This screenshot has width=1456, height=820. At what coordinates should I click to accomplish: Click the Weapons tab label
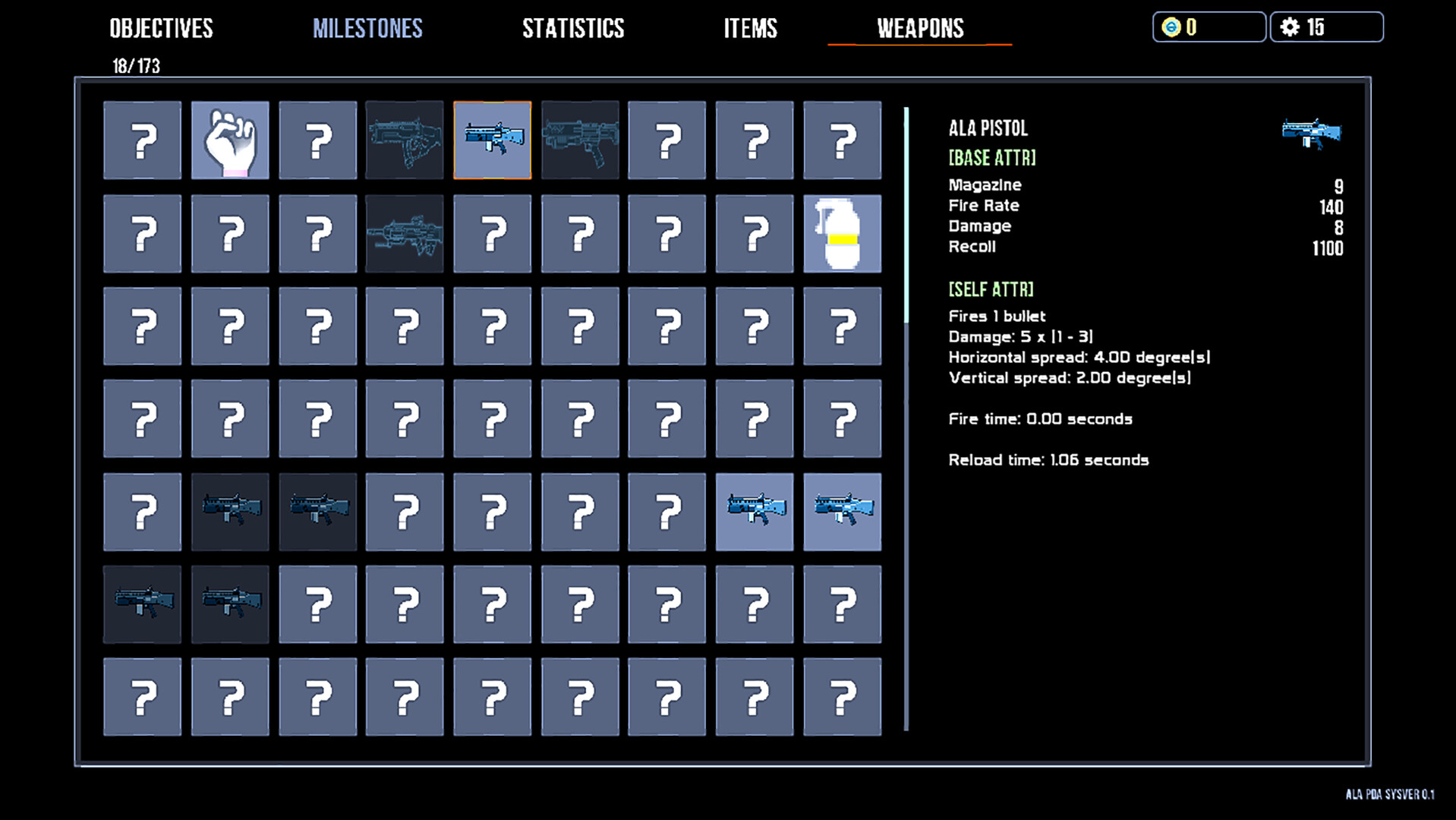[x=919, y=29]
